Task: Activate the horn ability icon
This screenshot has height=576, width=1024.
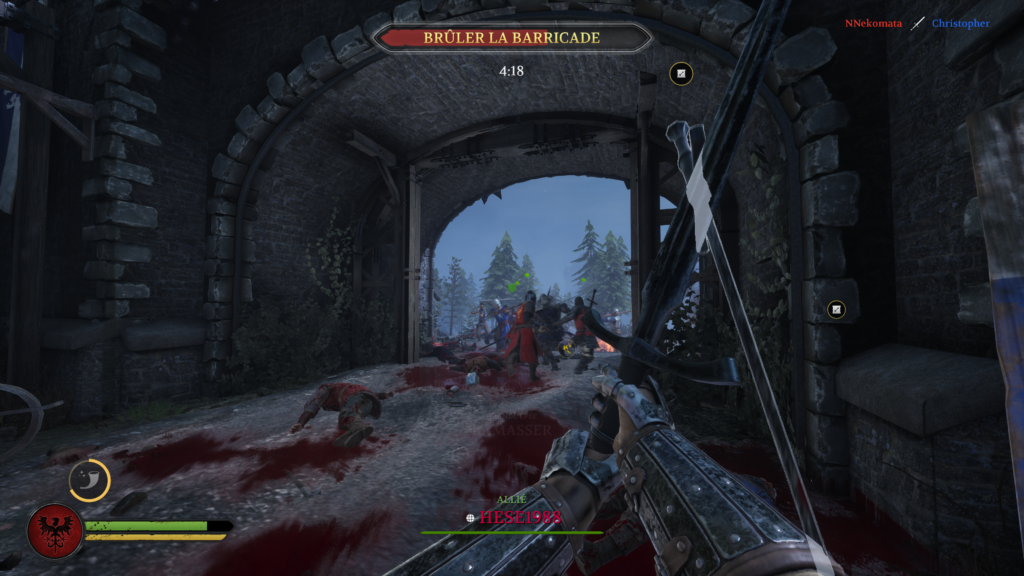Action: 89,480
